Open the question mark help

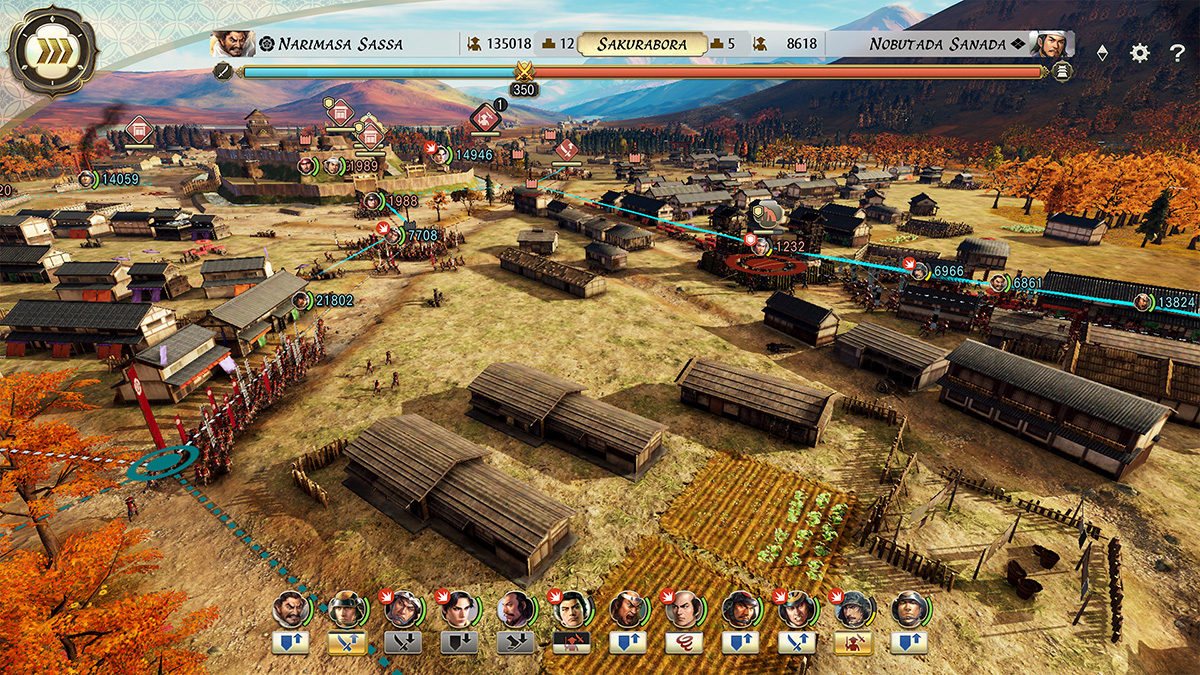pos(1176,53)
